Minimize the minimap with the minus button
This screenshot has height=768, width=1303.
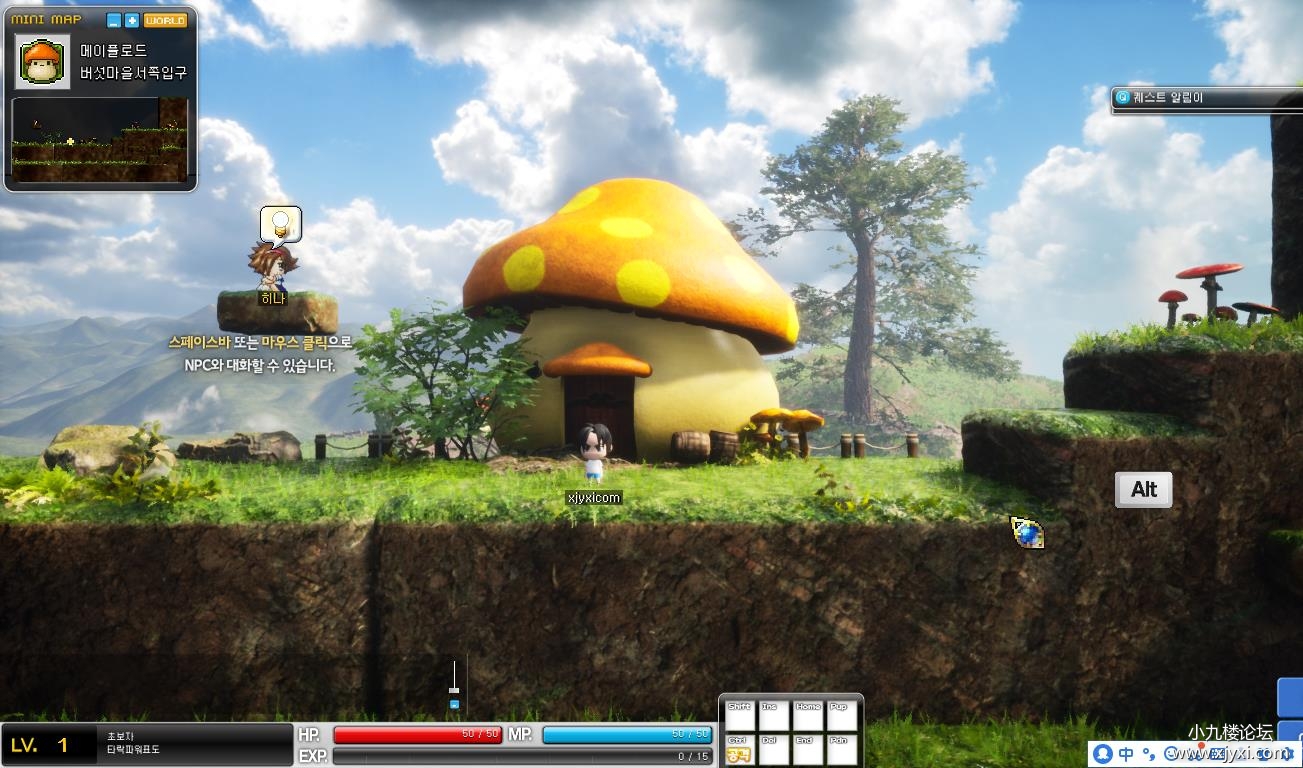click(x=114, y=20)
